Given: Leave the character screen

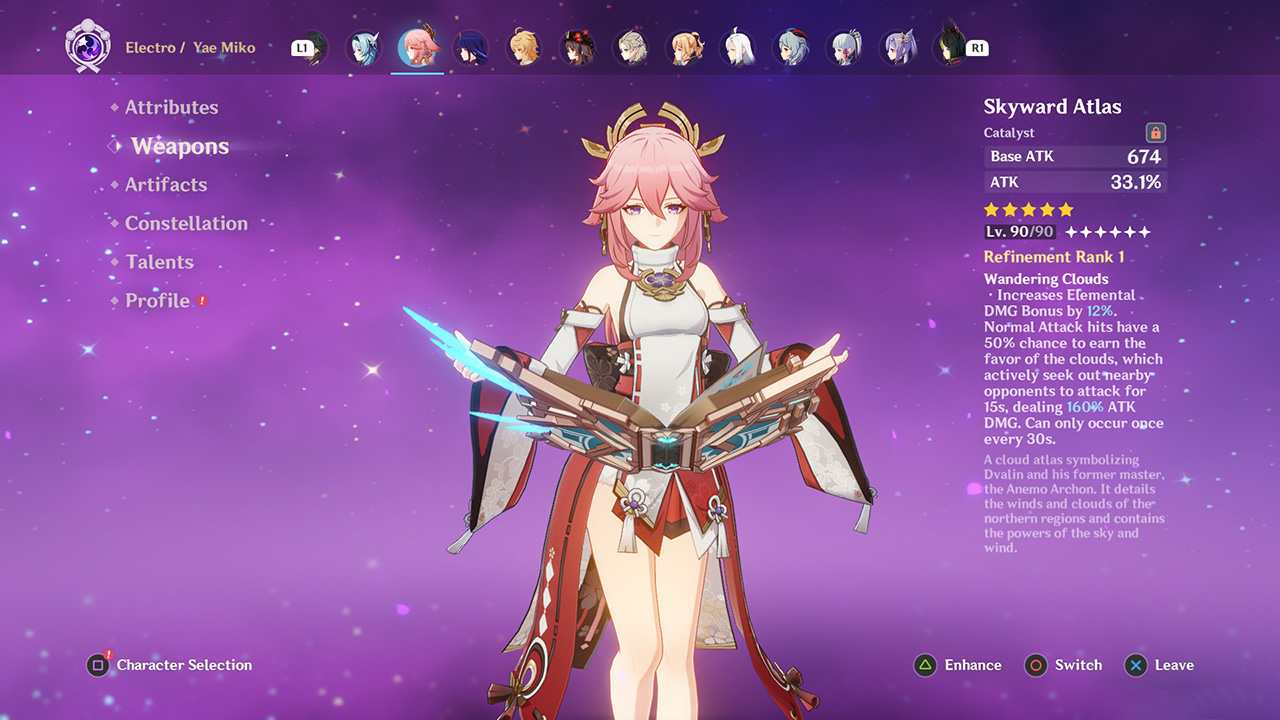Looking at the screenshot, I should point(1159,665).
